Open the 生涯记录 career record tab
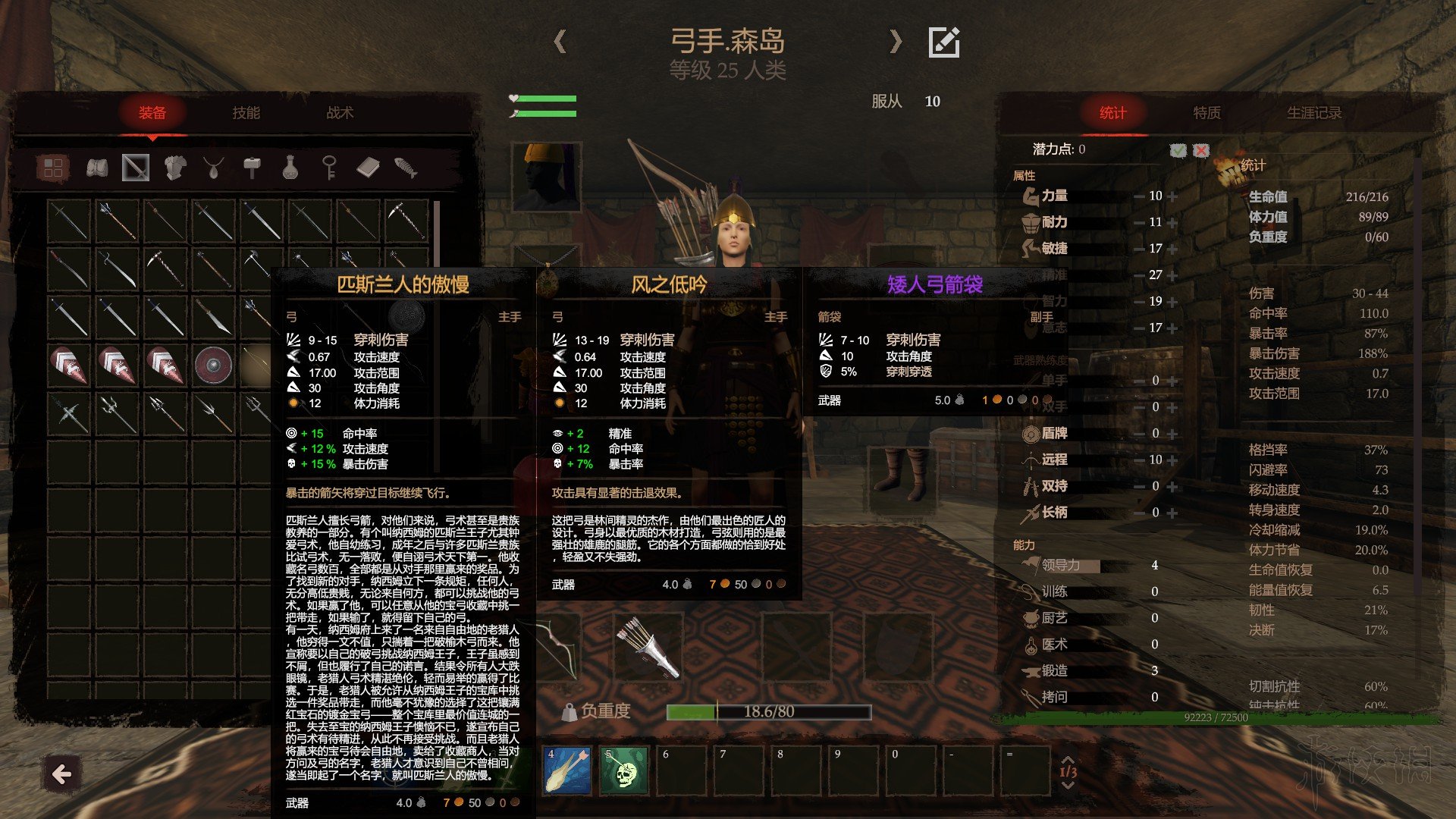The height and width of the screenshot is (819, 1456). (1314, 113)
